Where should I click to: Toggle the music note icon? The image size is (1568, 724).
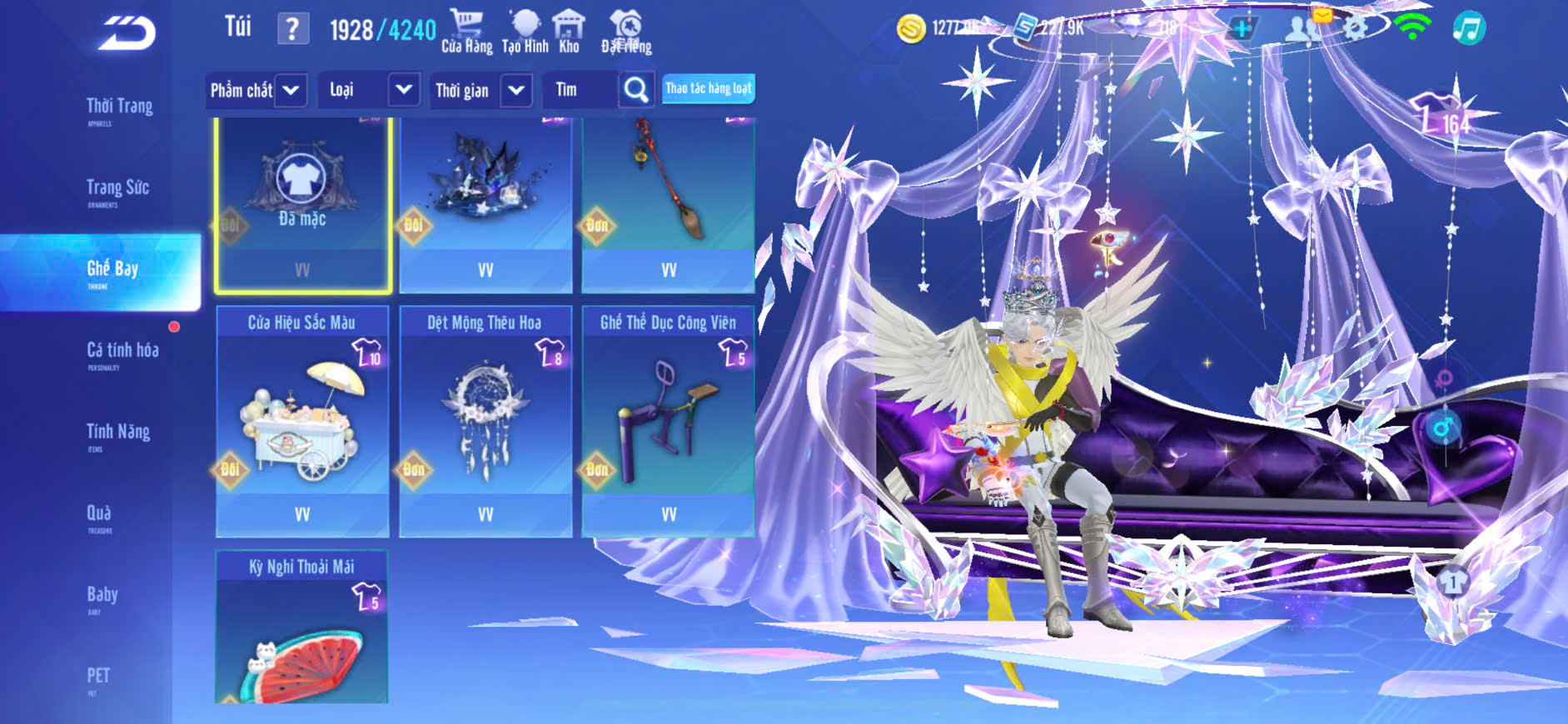click(1469, 29)
